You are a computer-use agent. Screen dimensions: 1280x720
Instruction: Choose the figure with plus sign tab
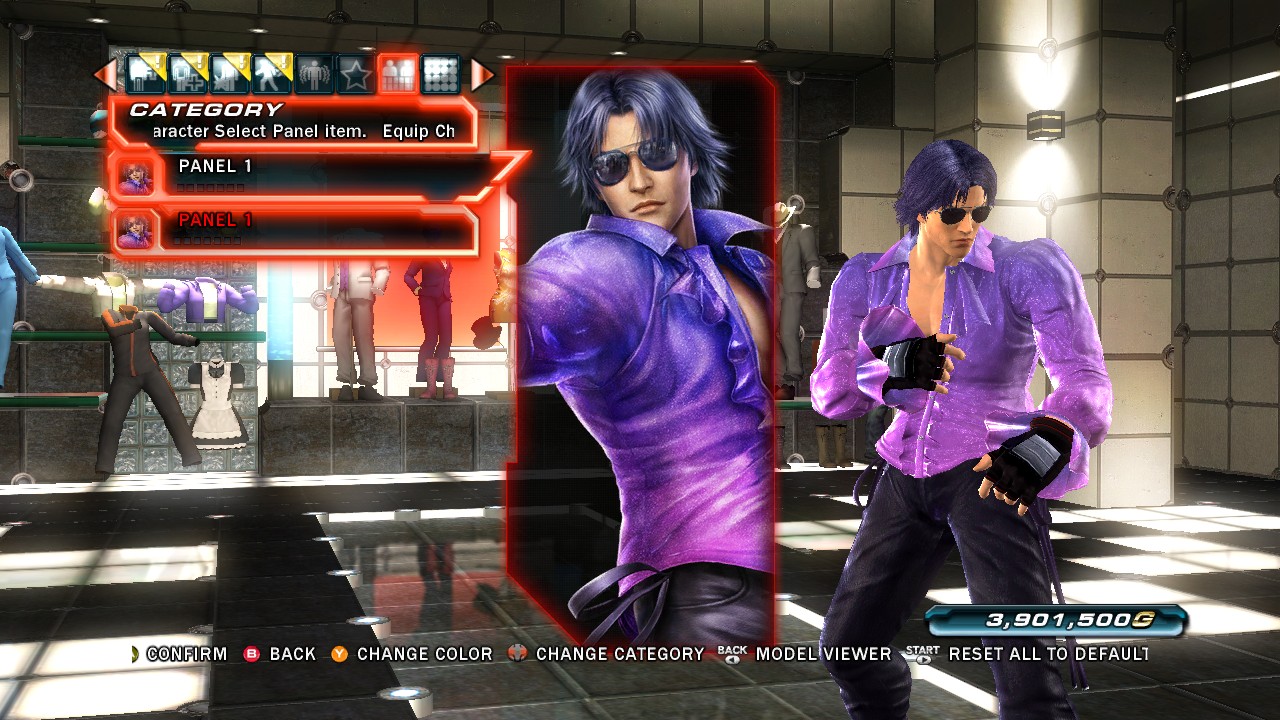pyautogui.click(x=187, y=74)
